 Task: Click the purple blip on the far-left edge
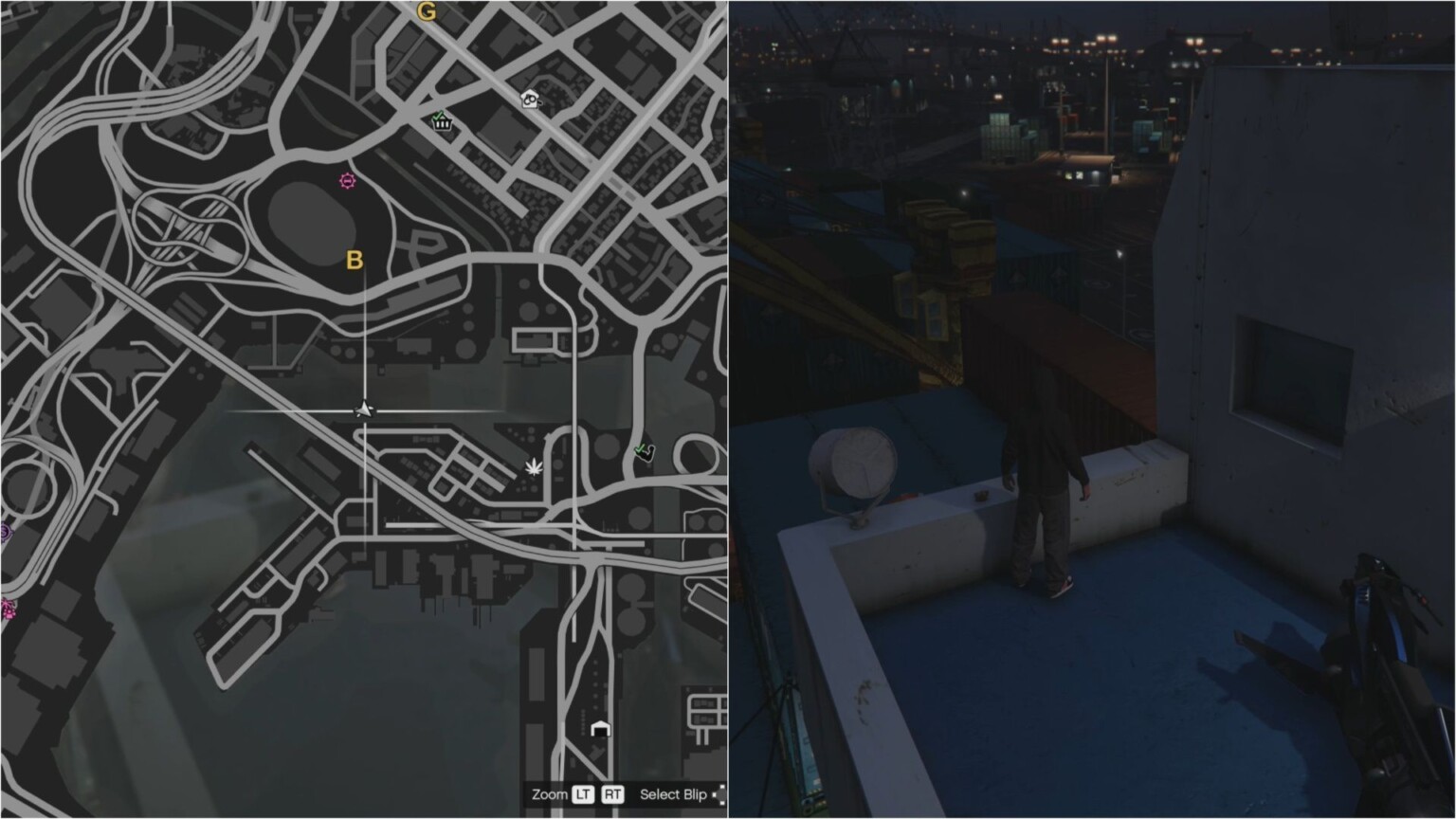pyautogui.click(x=4, y=531)
